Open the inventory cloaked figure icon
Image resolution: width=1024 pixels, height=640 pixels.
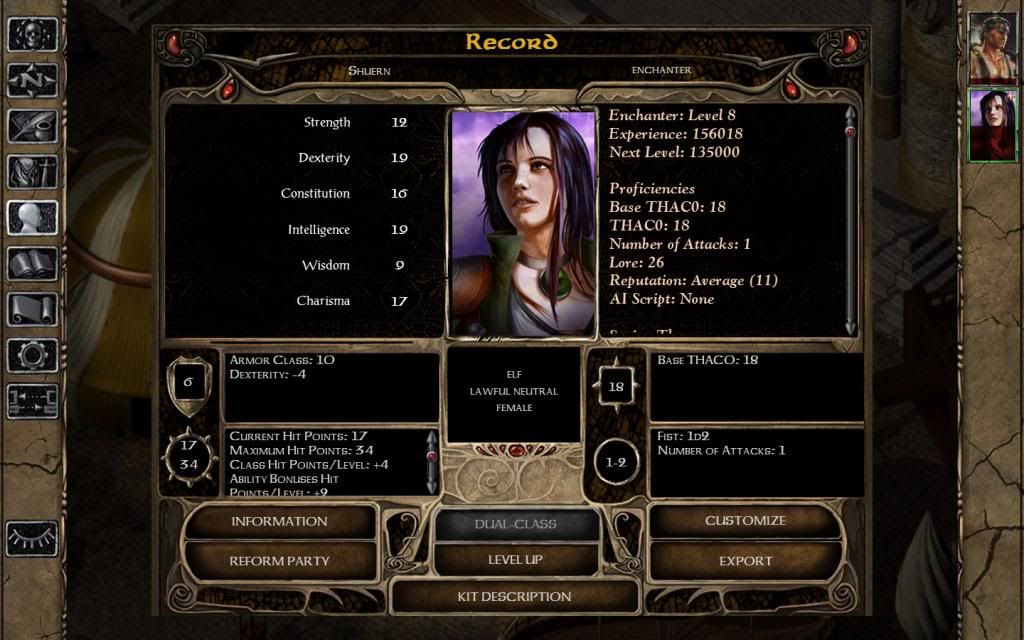(x=32, y=172)
